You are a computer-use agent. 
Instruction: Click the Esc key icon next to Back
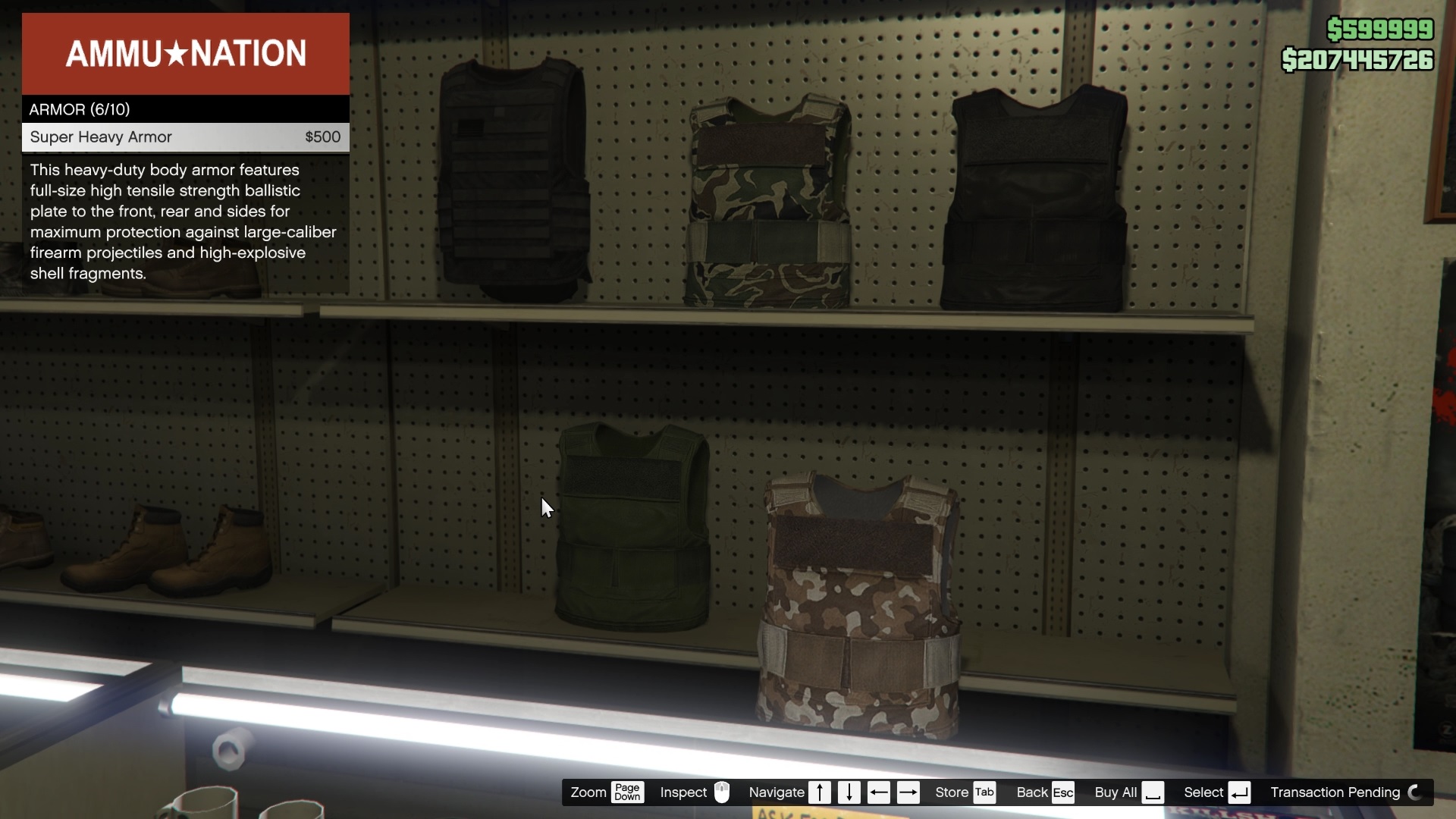point(1063,792)
